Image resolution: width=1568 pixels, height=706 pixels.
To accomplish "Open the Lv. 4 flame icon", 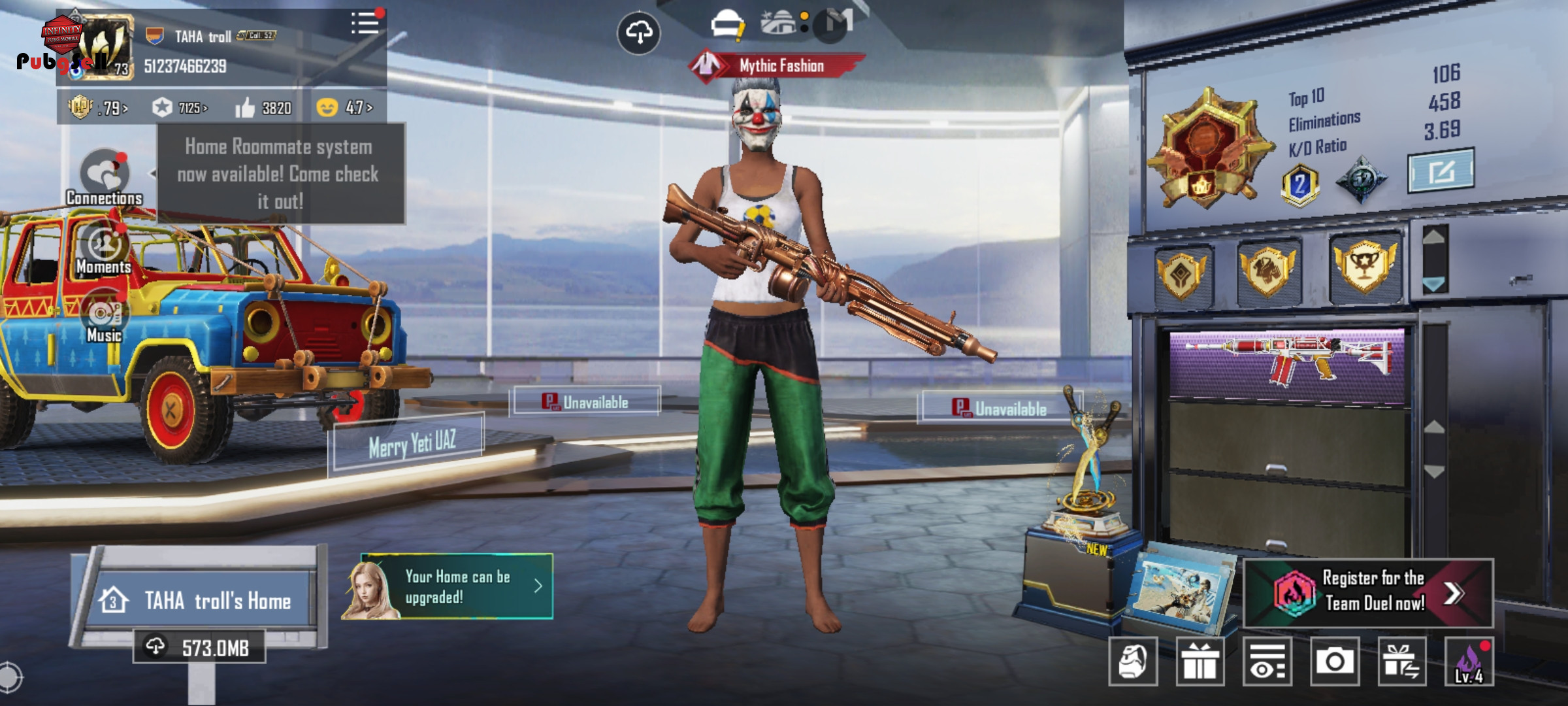I will coord(1469,662).
